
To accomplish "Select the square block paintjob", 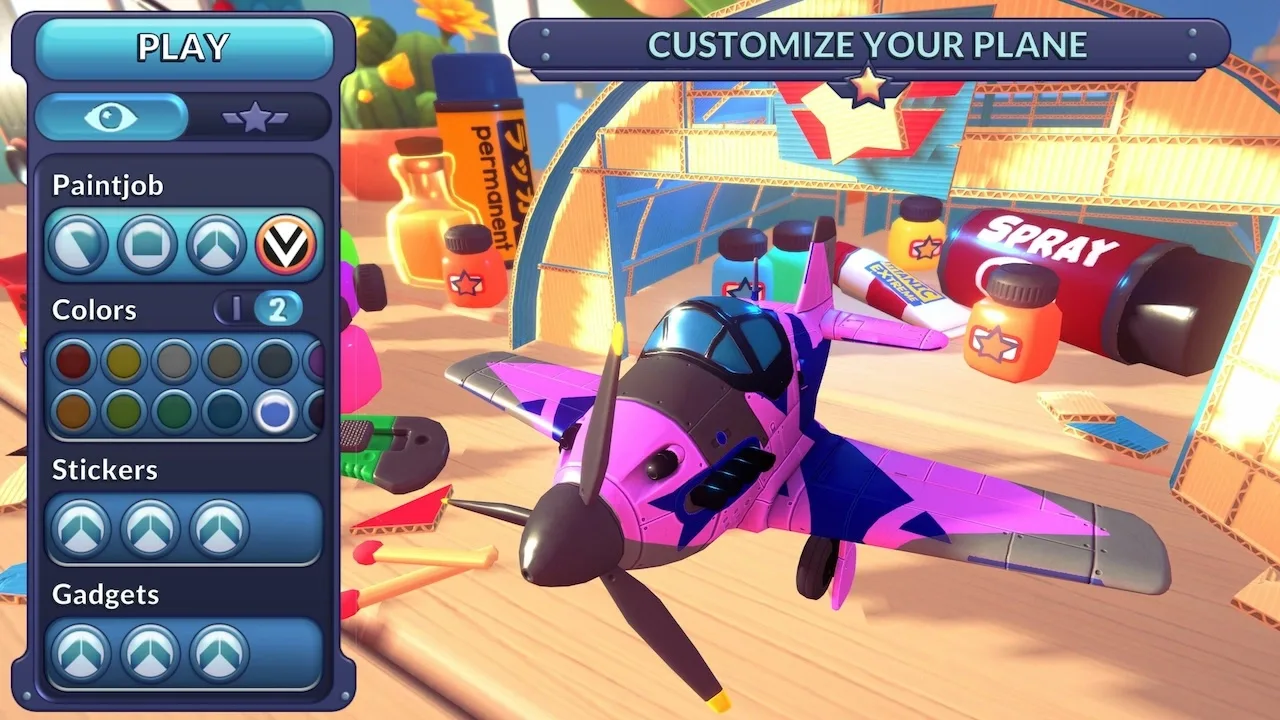I will click(x=147, y=244).
